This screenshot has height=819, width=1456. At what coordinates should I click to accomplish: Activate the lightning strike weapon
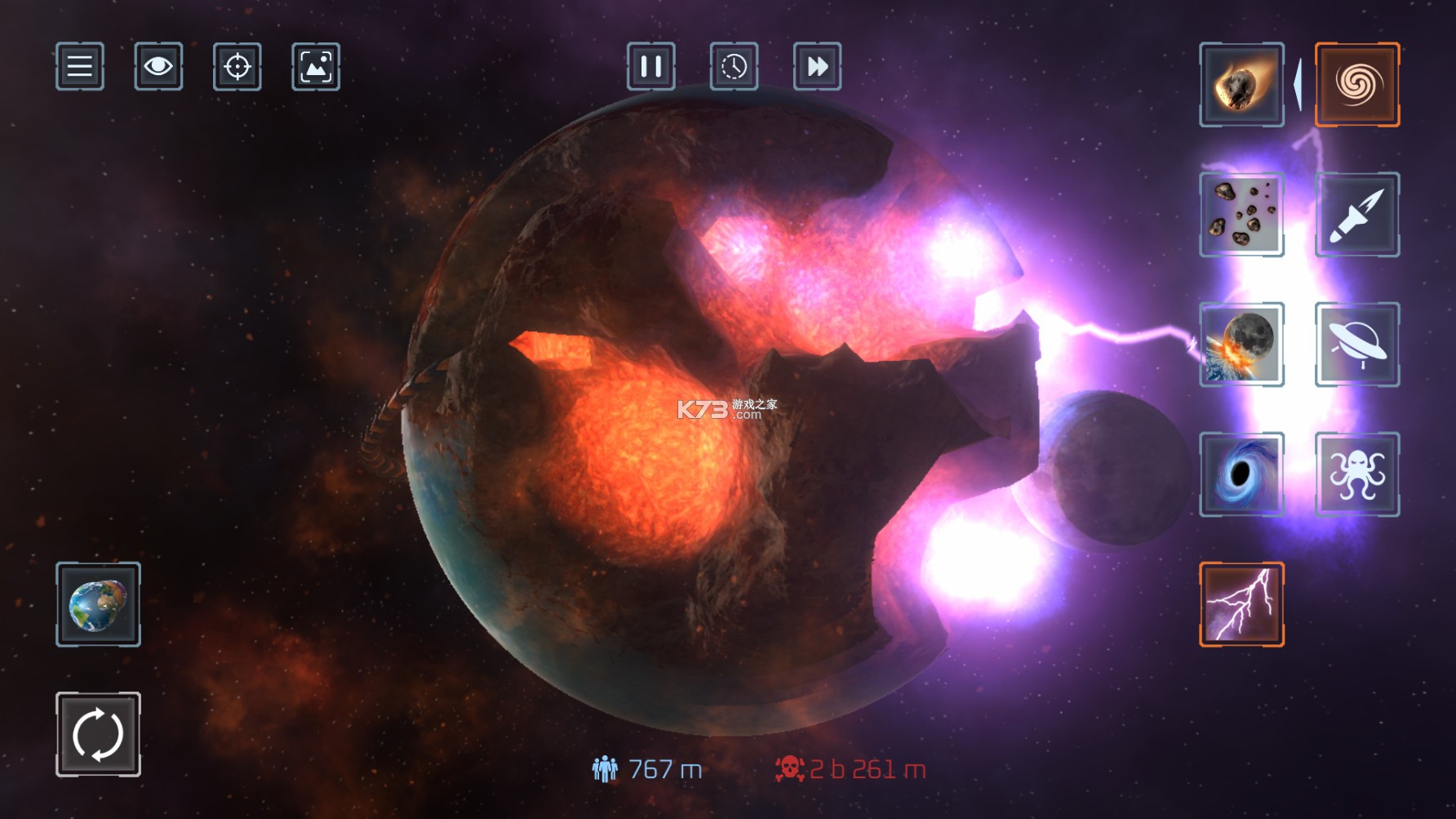pyautogui.click(x=1242, y=606)
